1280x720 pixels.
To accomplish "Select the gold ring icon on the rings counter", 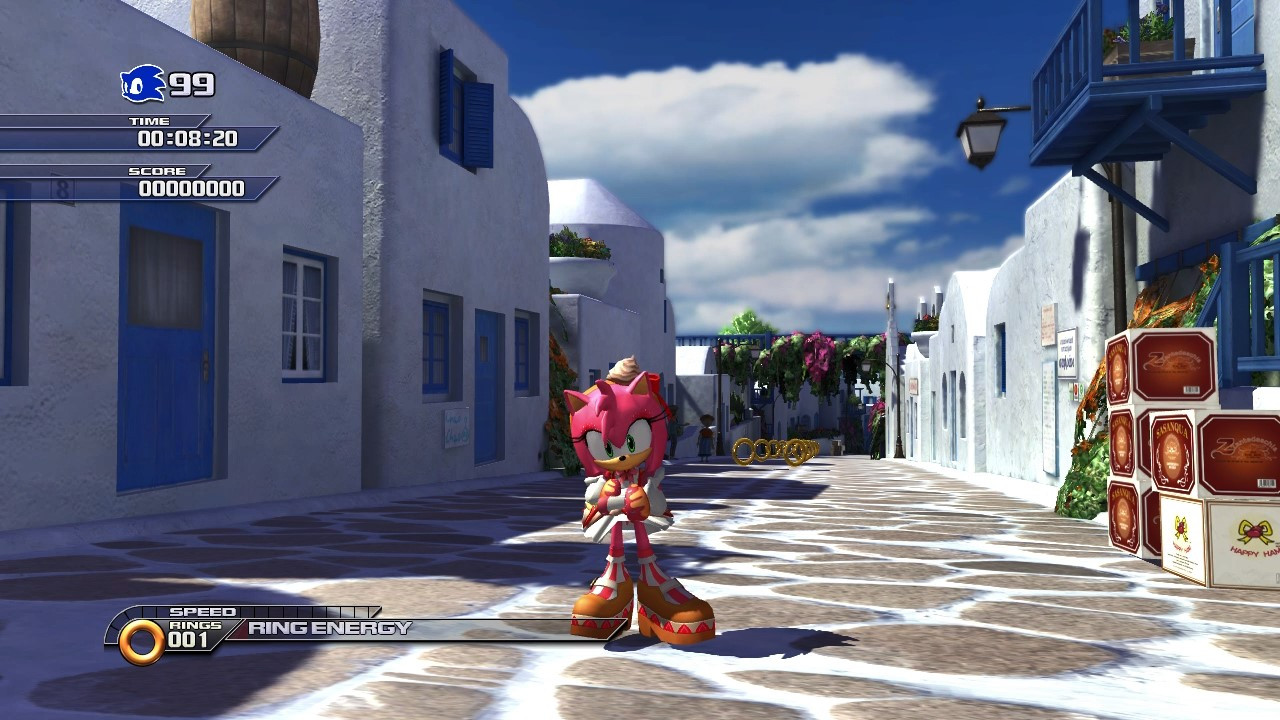I will click(142, 639).
